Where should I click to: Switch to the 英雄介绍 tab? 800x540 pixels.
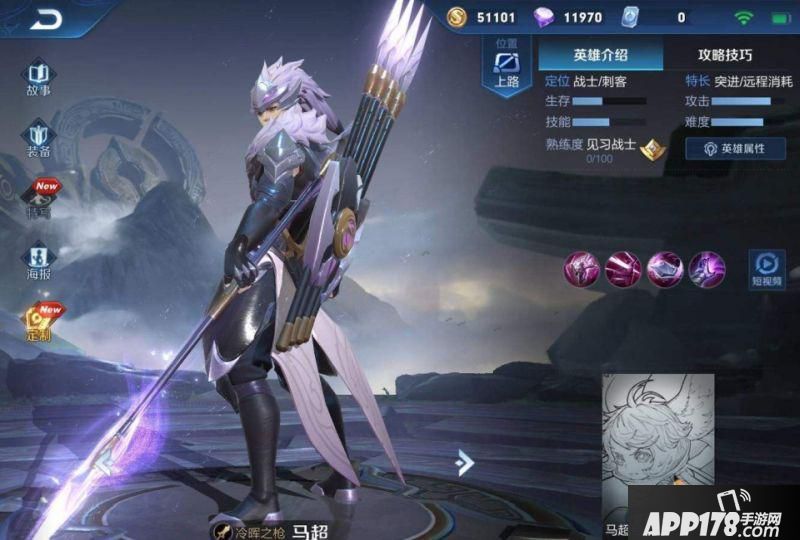tap(602, 55)
